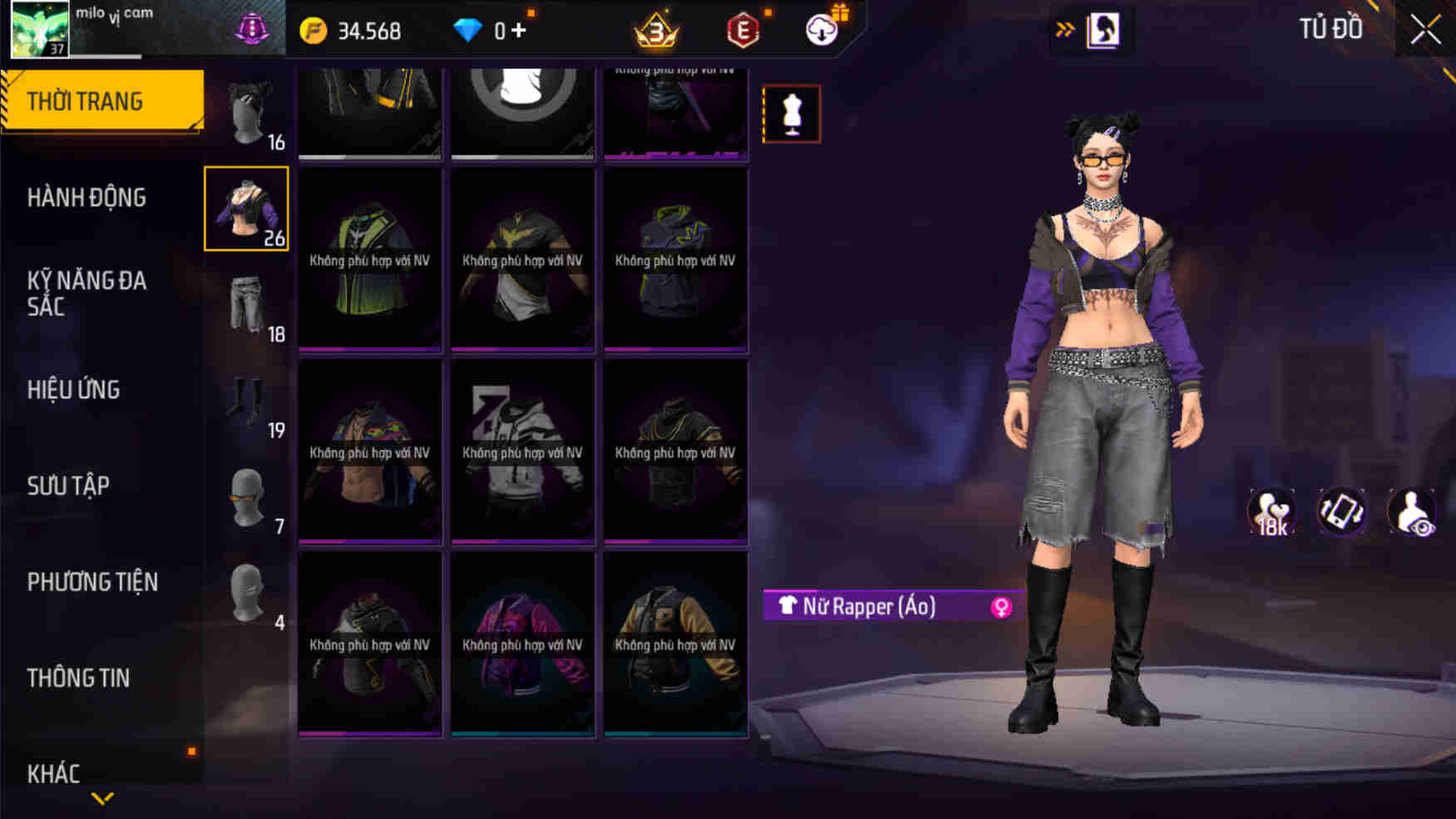Click the PHƯƠNG TIỆN category button
Viewport: 1456px width, 819px height.
pyautogui.click(x=94, y=582)
